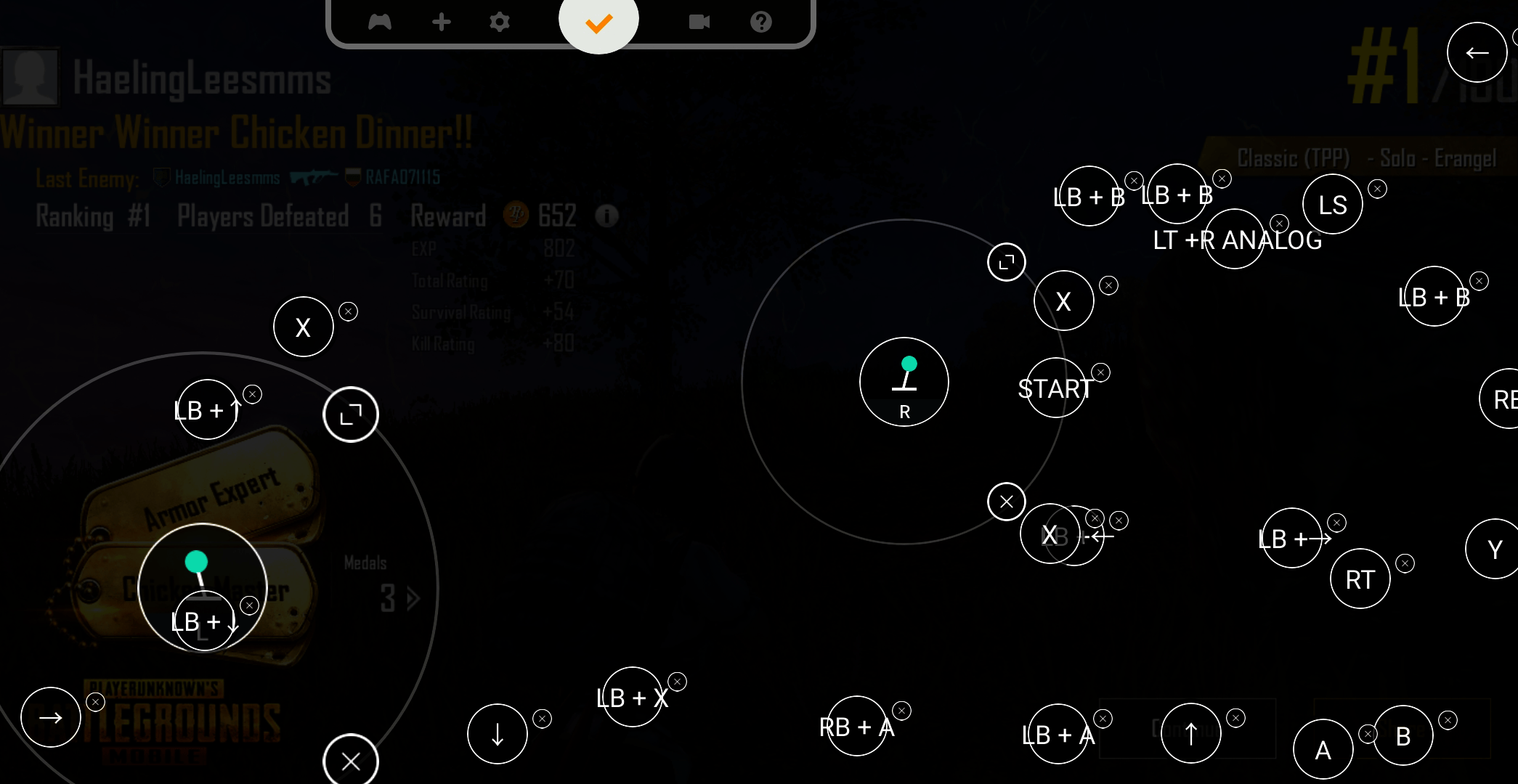Click the resize handle above the X mapping
This screenshot has width=1518, height=784.
[1006, 262]
